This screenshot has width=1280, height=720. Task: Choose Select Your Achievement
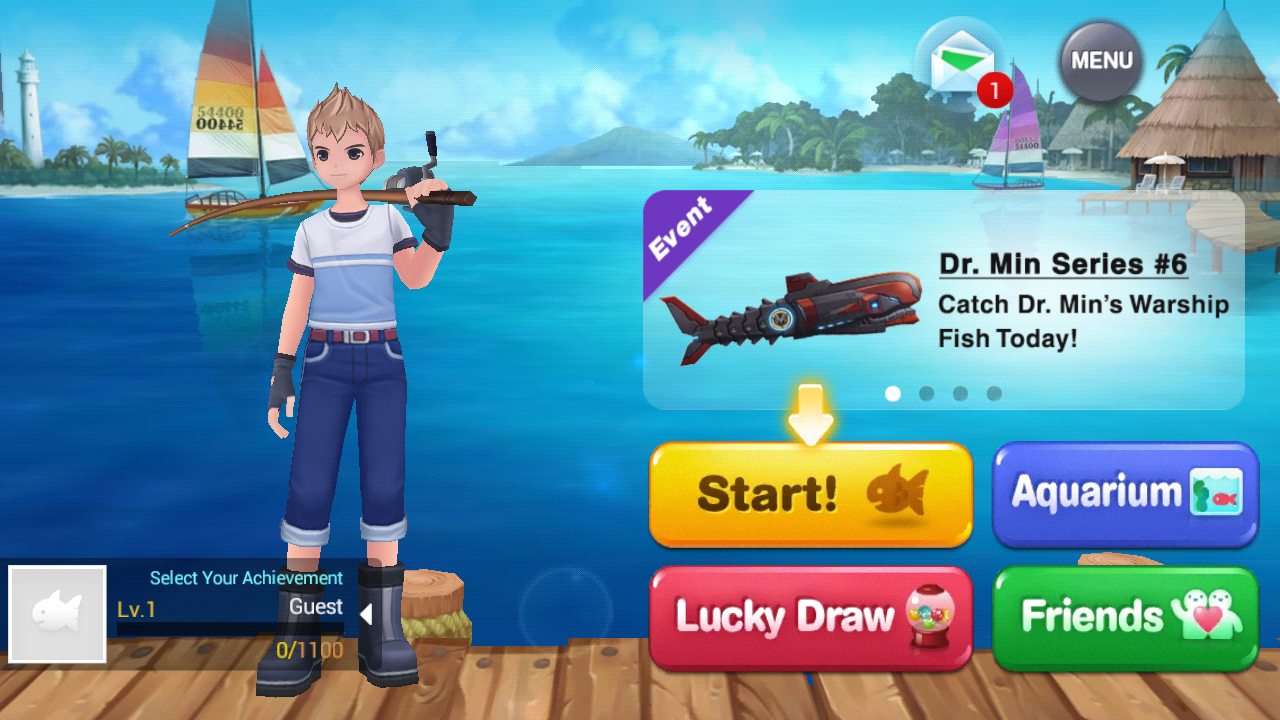coord(246,578)
